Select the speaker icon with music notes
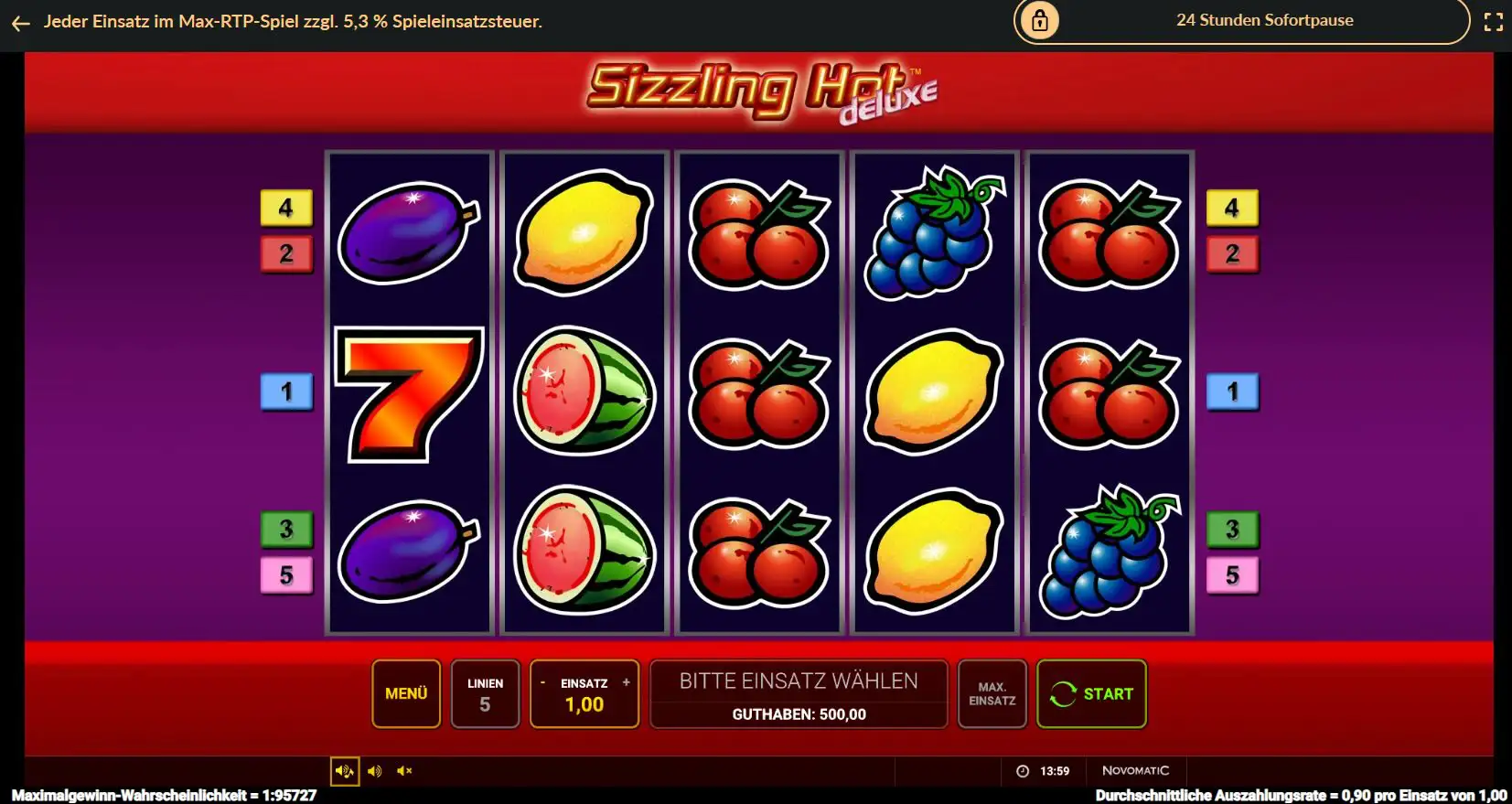Viewport: 1512px width, 804px height. (344, 770)
